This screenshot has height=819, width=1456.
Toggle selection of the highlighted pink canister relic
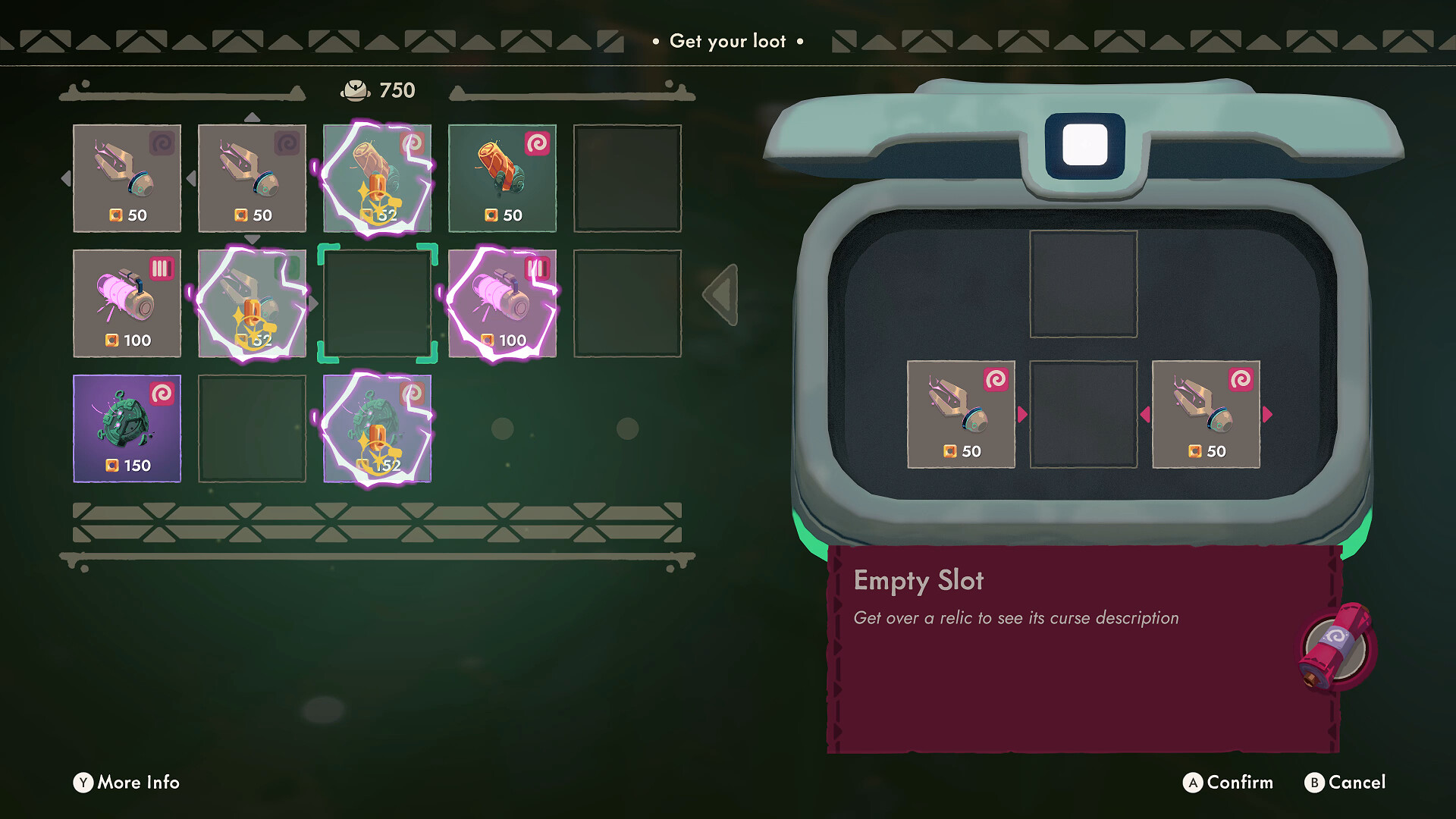pyautogui.click(x=502, y=304)
